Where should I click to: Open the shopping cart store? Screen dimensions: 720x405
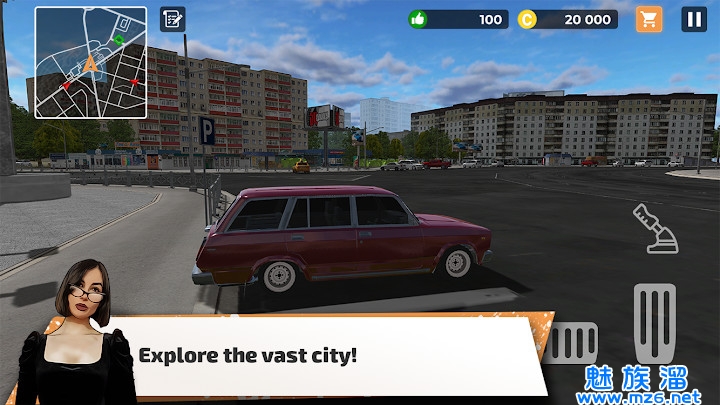pyautogui.click(x=649, y=19)
